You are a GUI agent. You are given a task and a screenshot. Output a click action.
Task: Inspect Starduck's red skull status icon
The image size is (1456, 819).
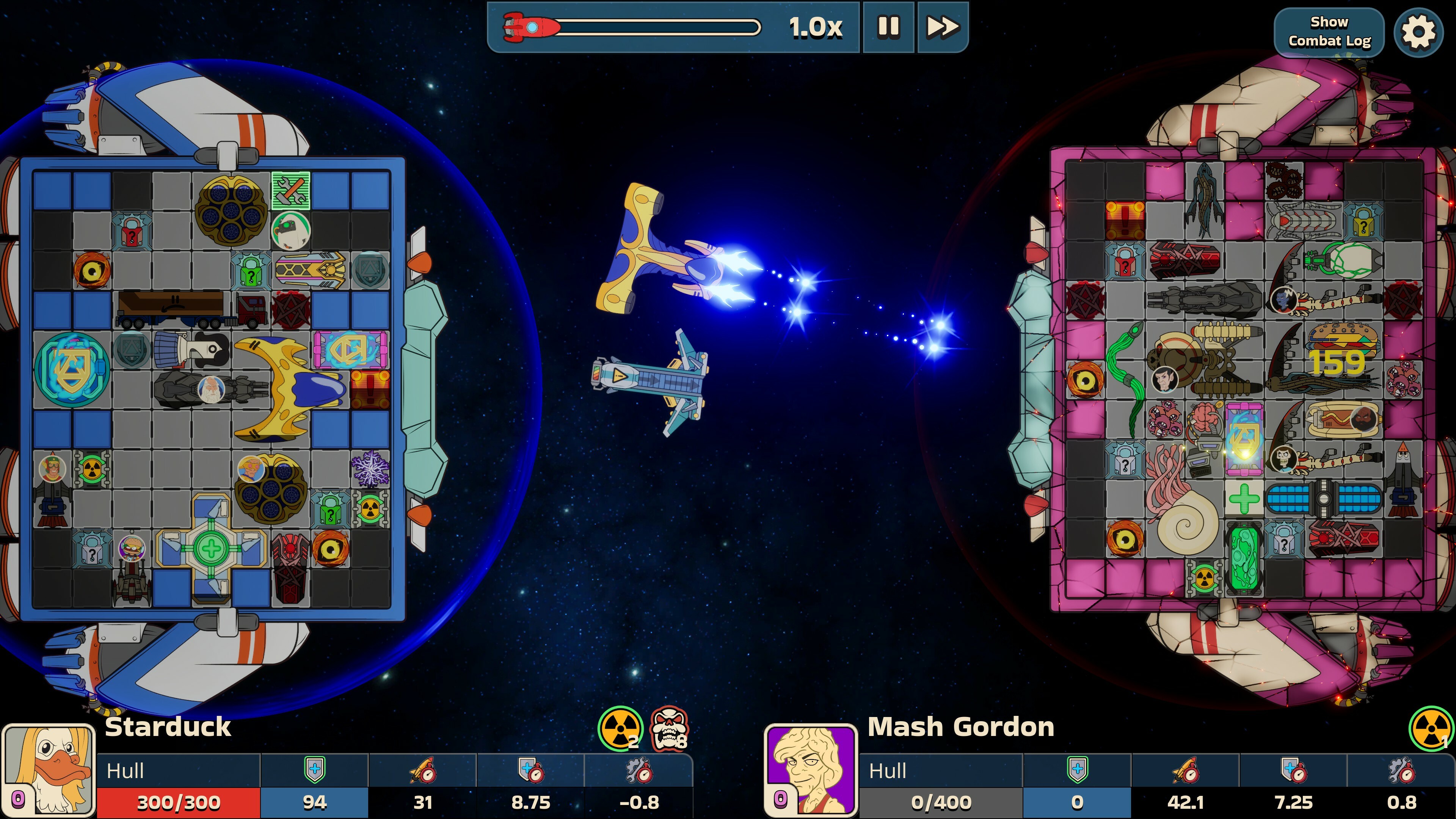(x=669, y=728)
